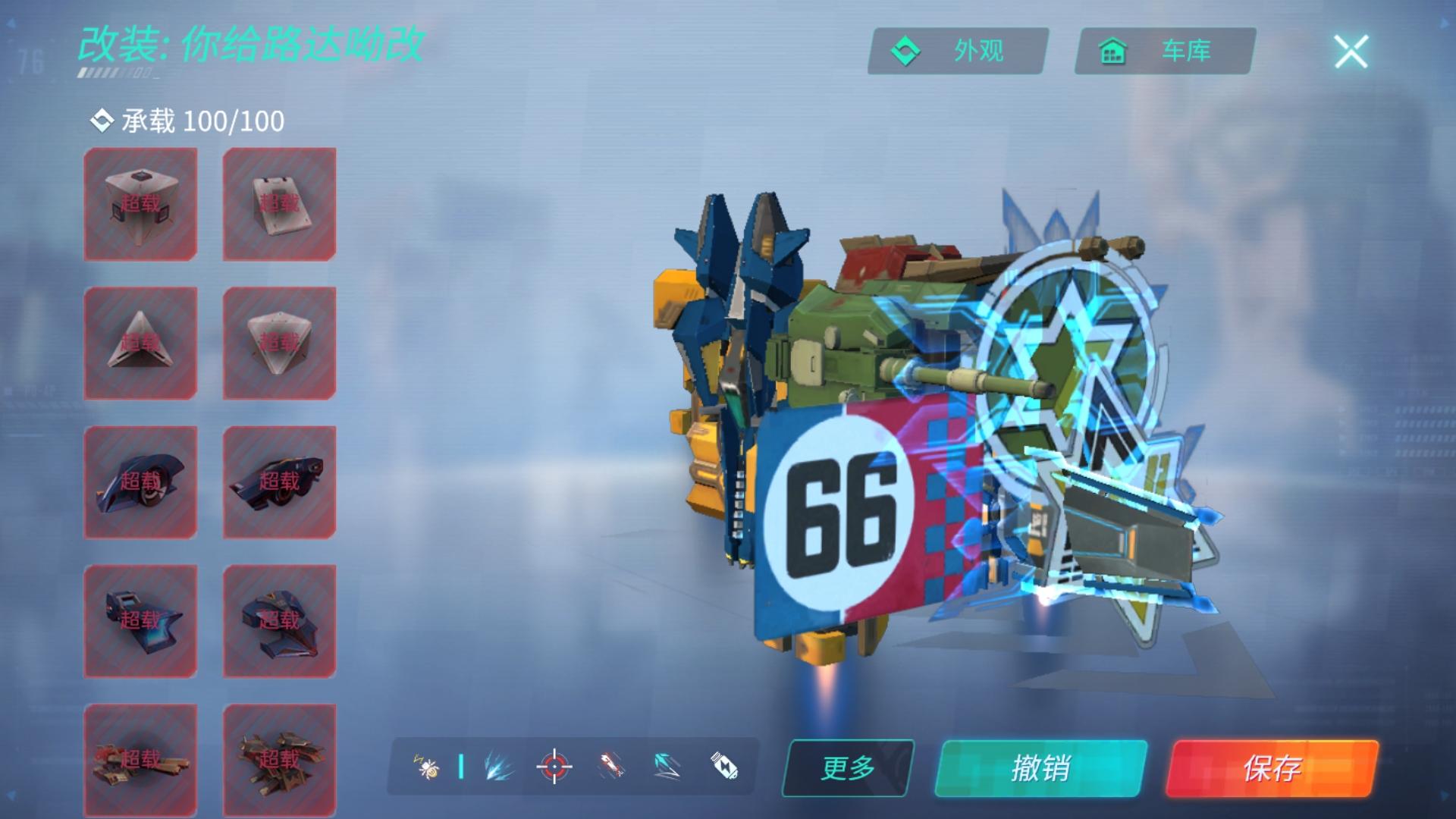Click the progress bar under the title
The width and height of the screenshot is (1456, 819).
(114, 71)
